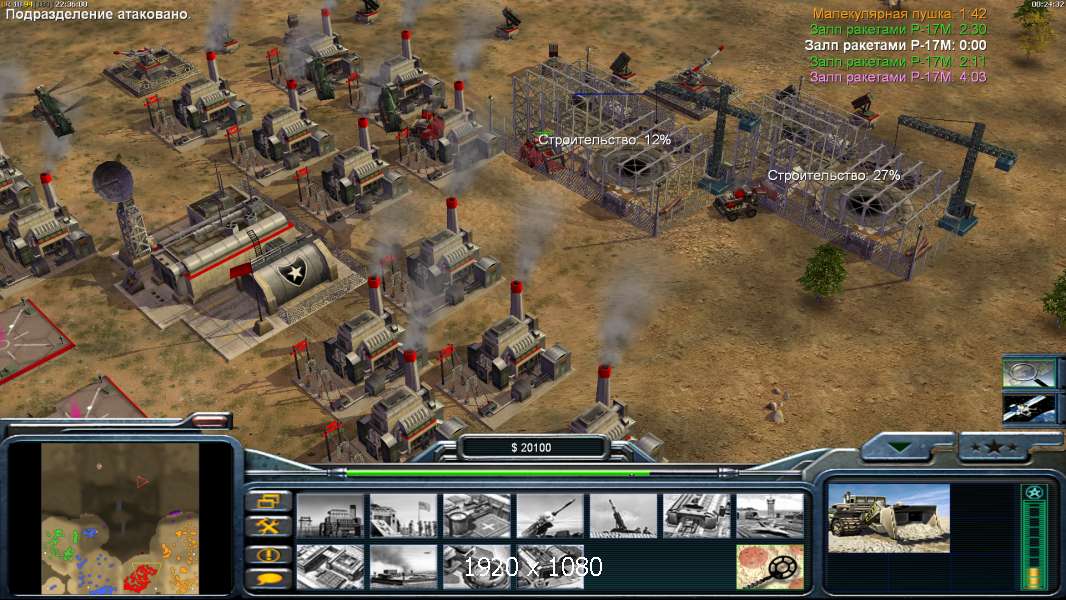Viewport: 1066px width, 600px height.
Task: Activate the magnifying glass general power
Action: click(1030, 372)
